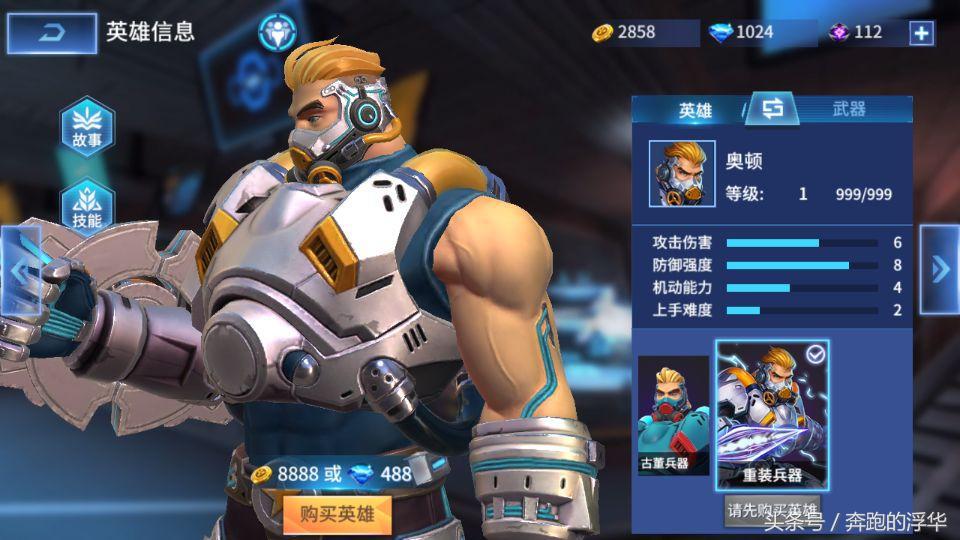Open the round hero icon beside the title
Image resolution: width=960 pixels, height=540 pixels.
(277, 32)
